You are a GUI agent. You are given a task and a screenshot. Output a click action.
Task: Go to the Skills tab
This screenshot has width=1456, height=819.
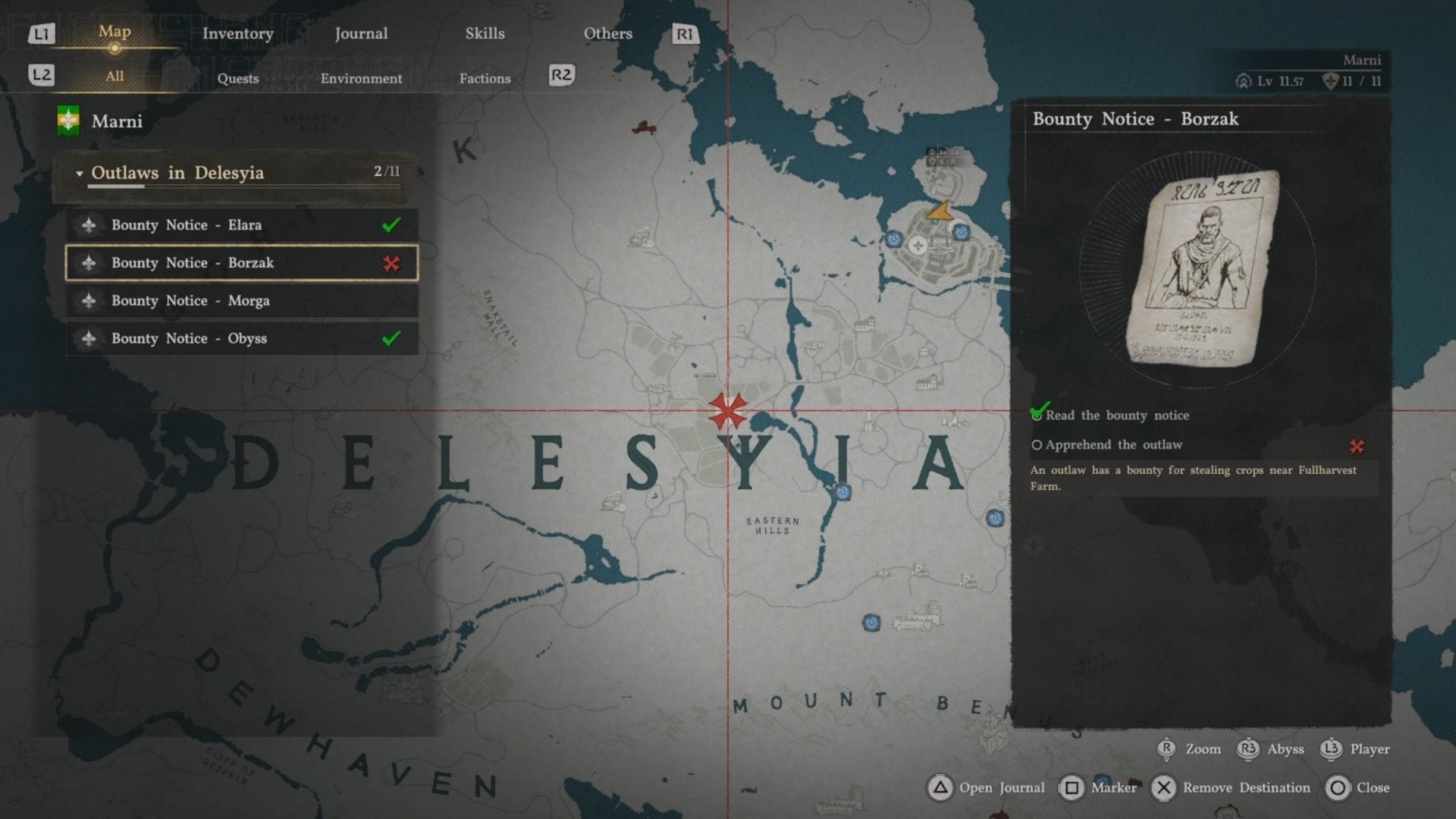coord(485,33)
